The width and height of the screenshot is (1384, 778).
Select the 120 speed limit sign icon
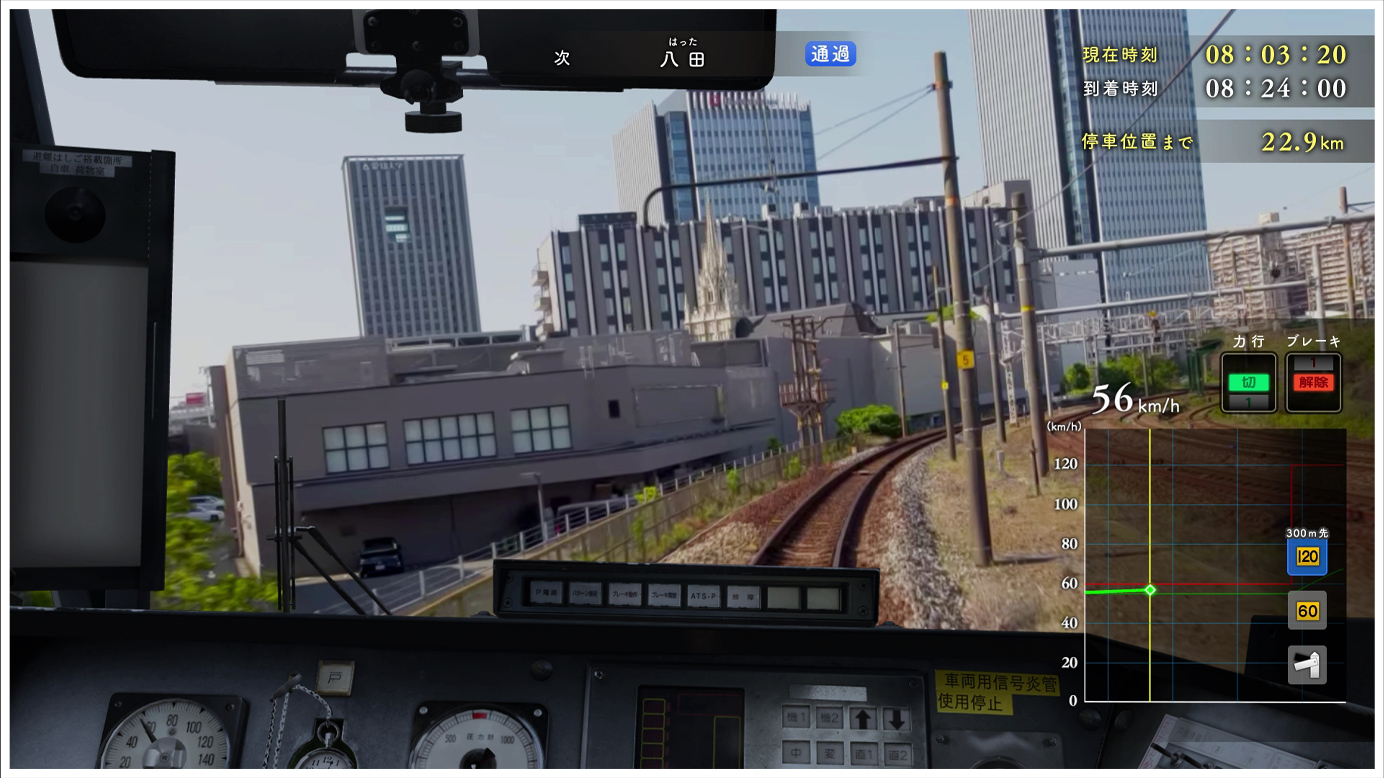[x=1307, y=557]
